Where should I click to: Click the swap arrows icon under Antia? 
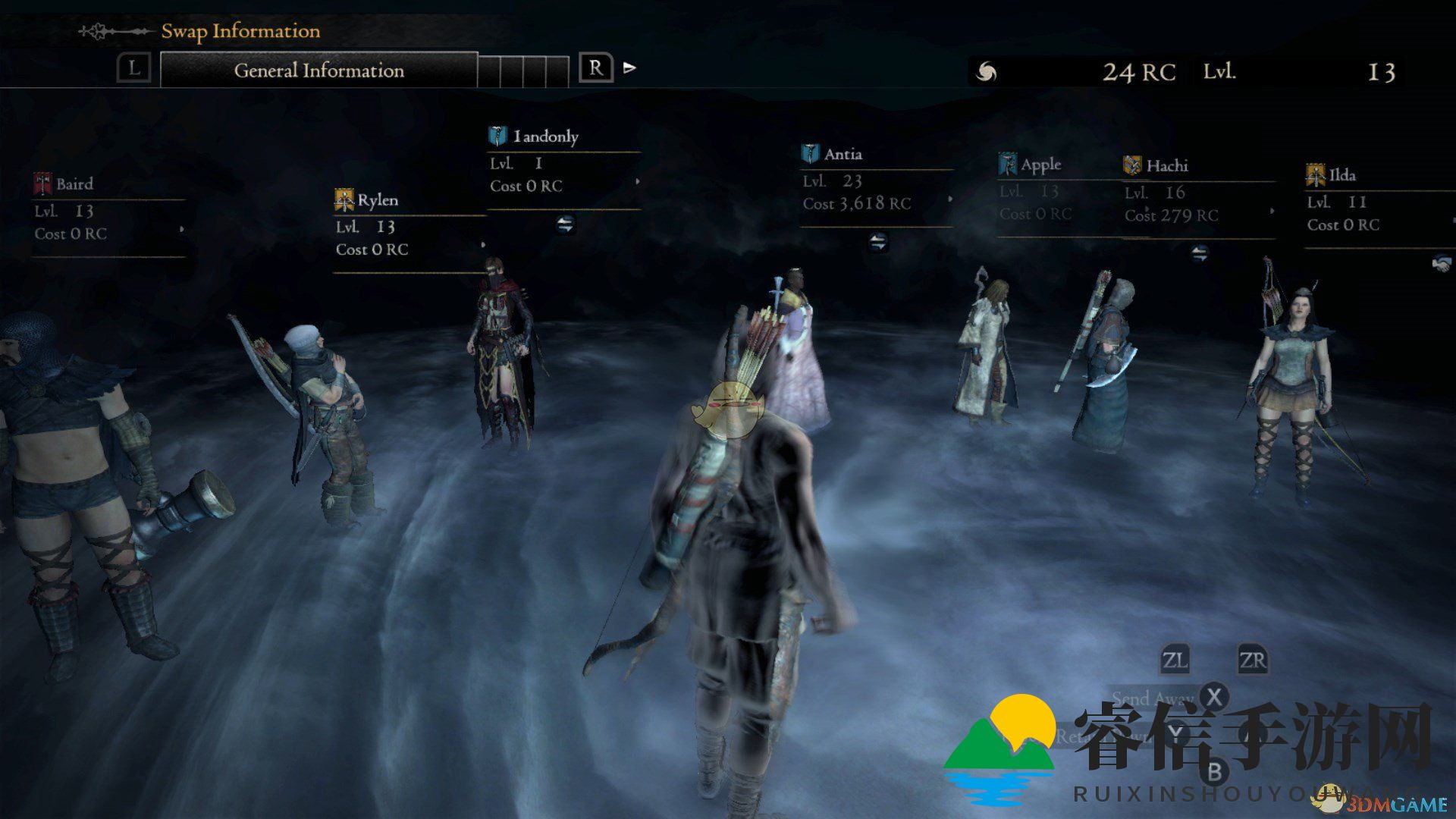pos(877,243)
